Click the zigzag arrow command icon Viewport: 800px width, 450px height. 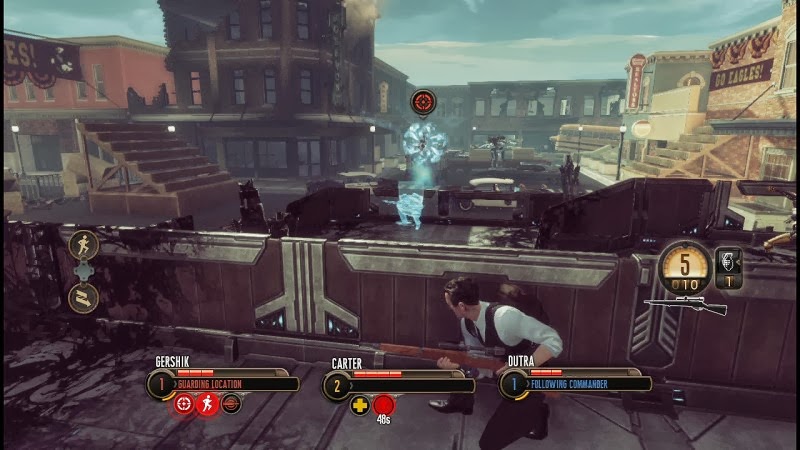[x=82, y=296]
